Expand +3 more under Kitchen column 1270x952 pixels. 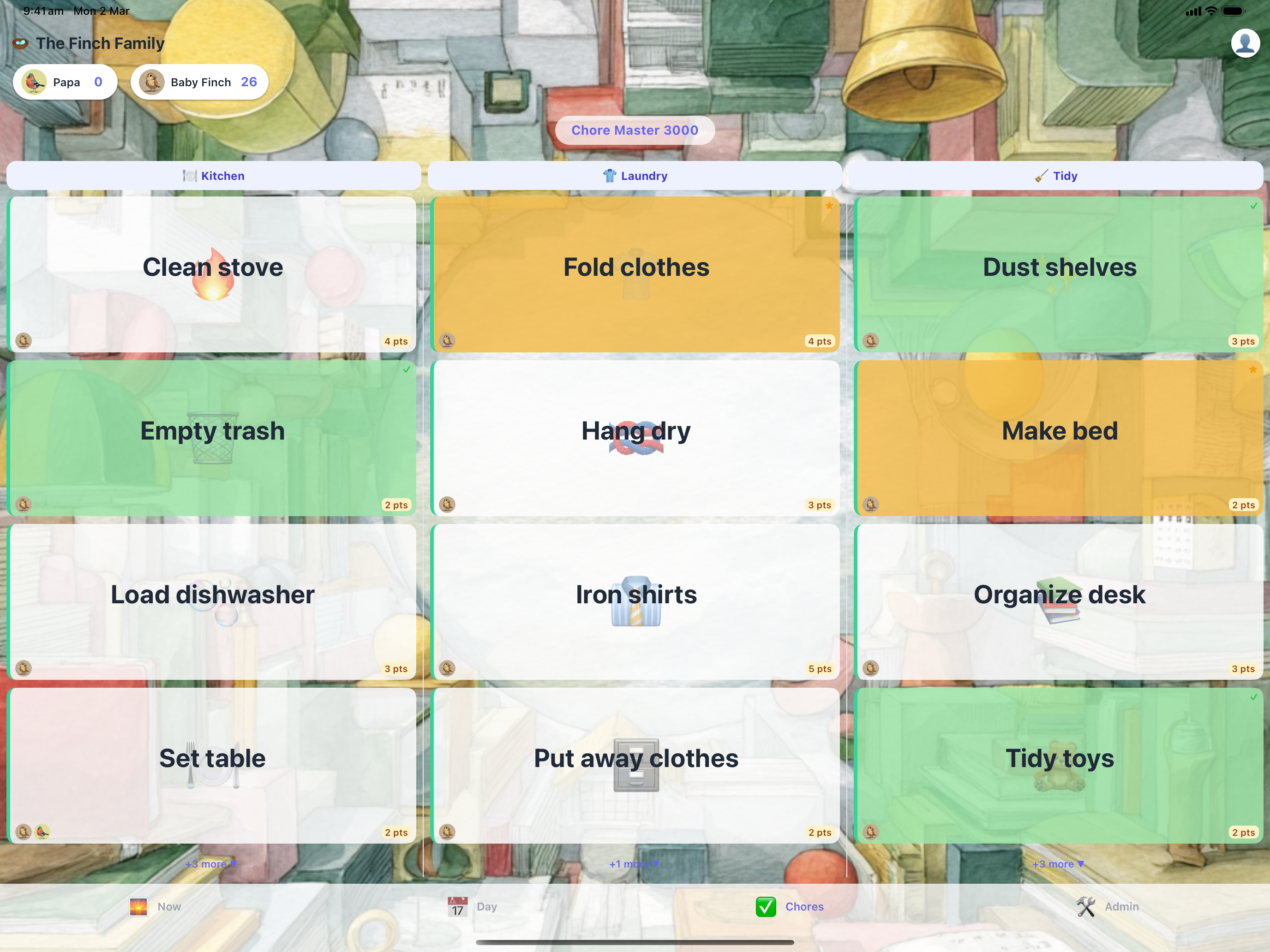point(211,863)
